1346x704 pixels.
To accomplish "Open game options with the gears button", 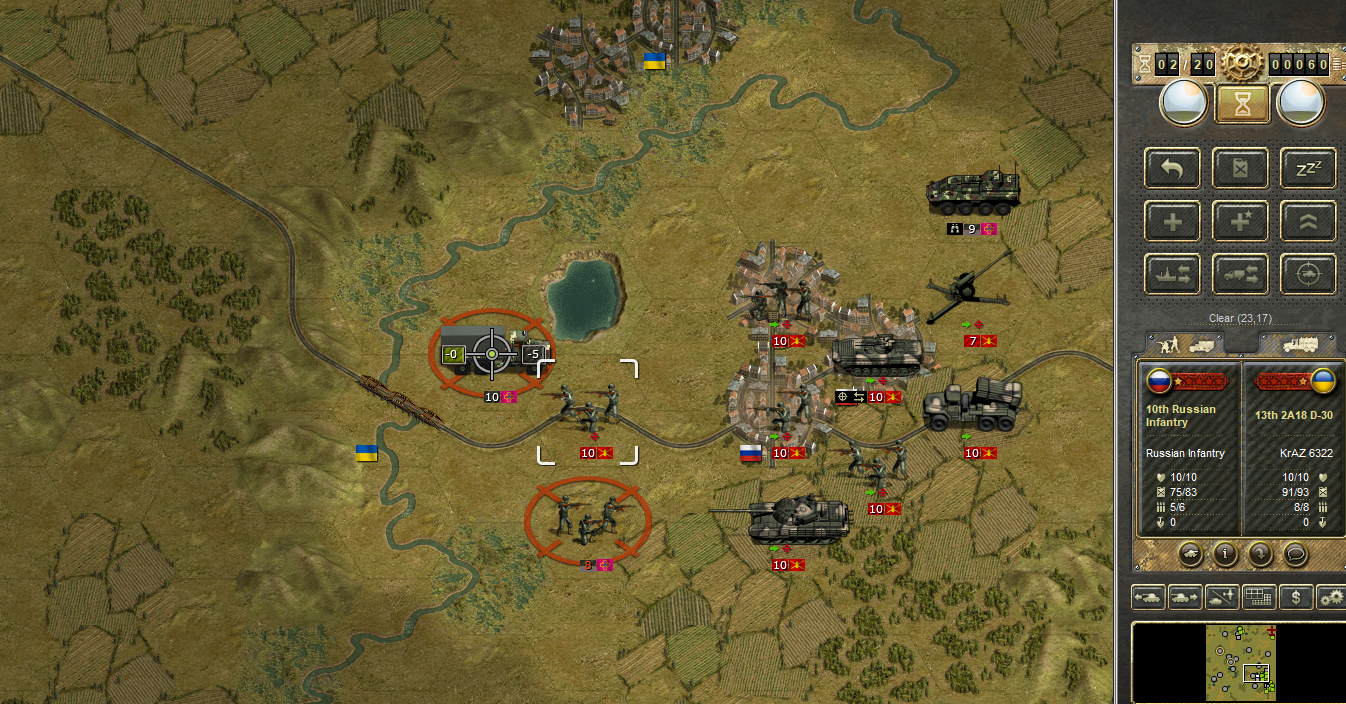I will click(1331, 598).
